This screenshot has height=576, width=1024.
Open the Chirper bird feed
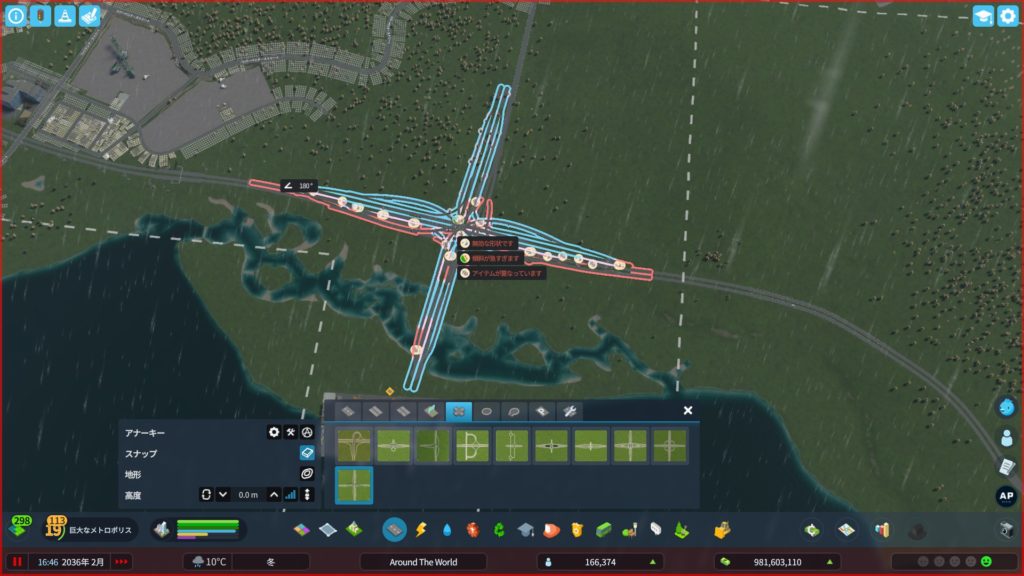coord(1007,407)
